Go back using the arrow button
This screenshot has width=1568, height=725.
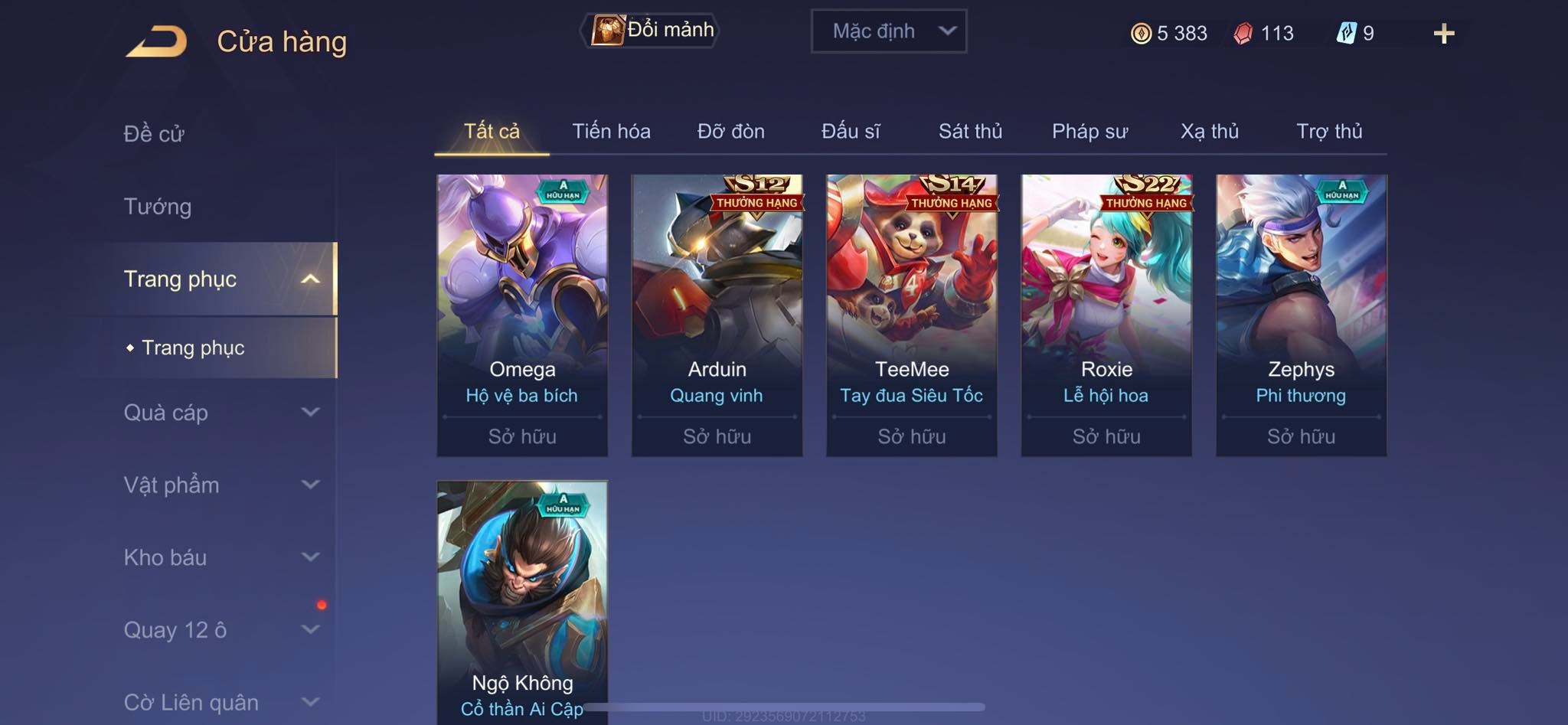pyautogui.click(x=157, y=41)
